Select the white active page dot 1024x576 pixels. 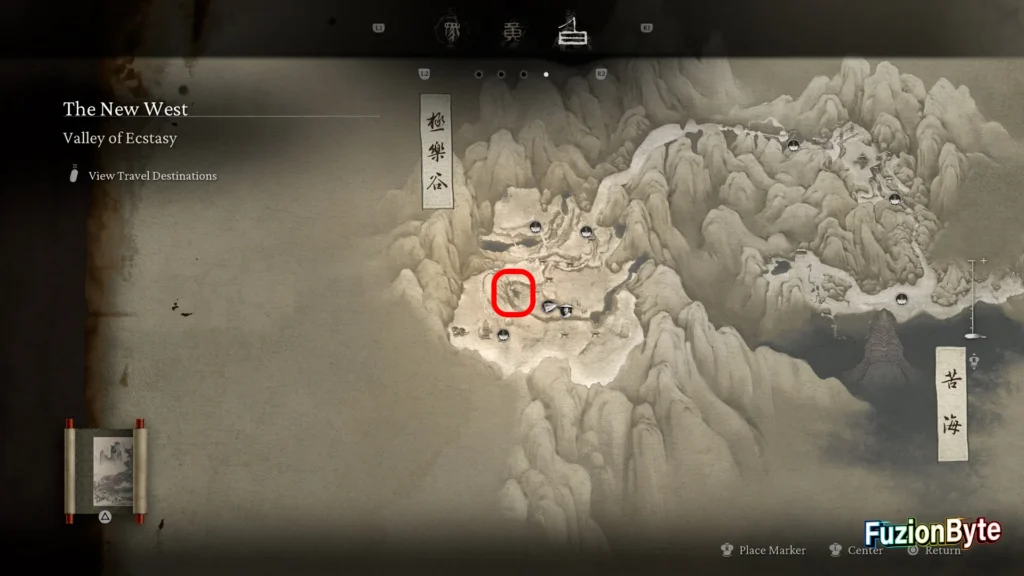[x=545, y=74]
